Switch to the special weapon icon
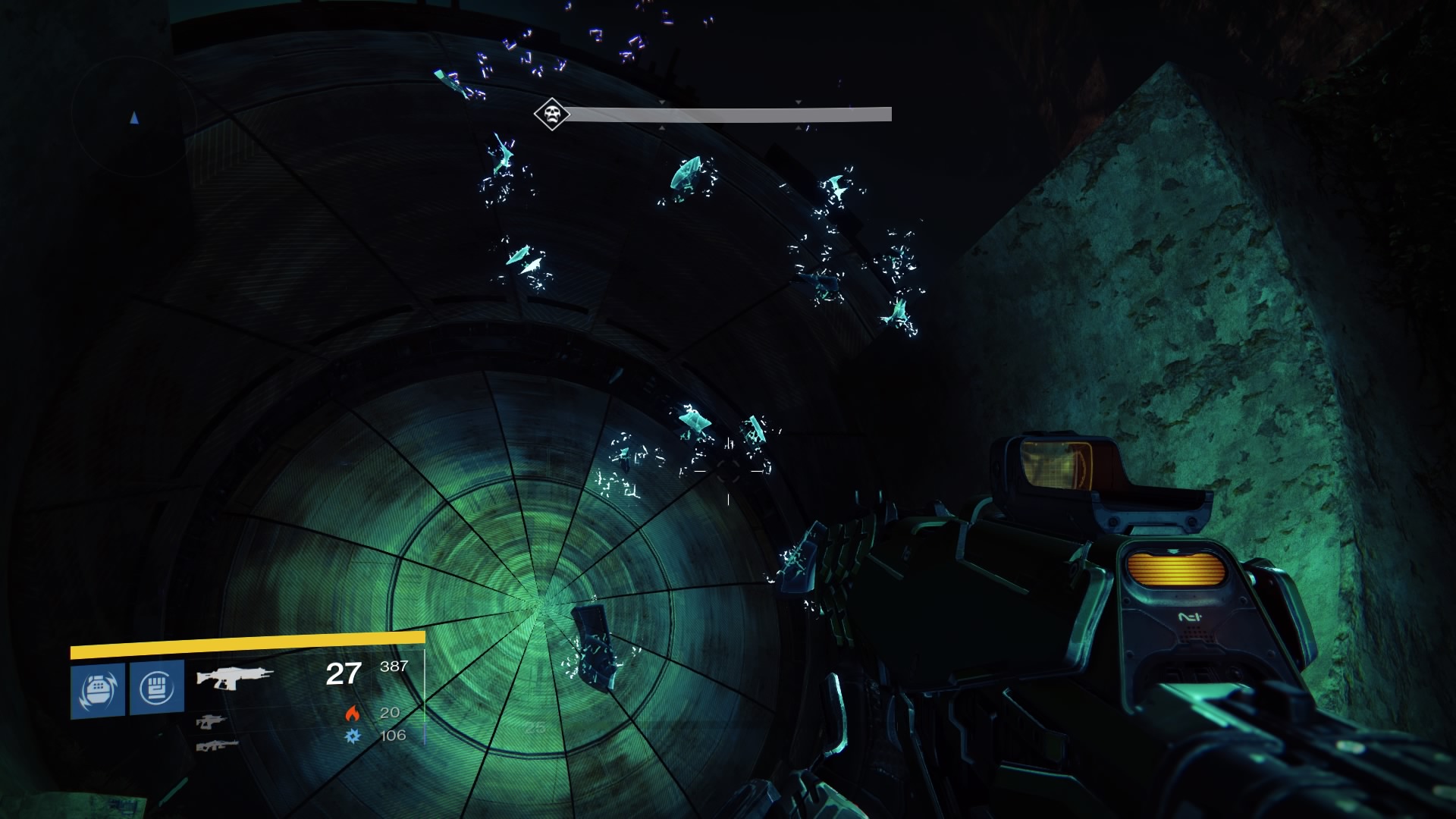 click(x=211, y=720)
